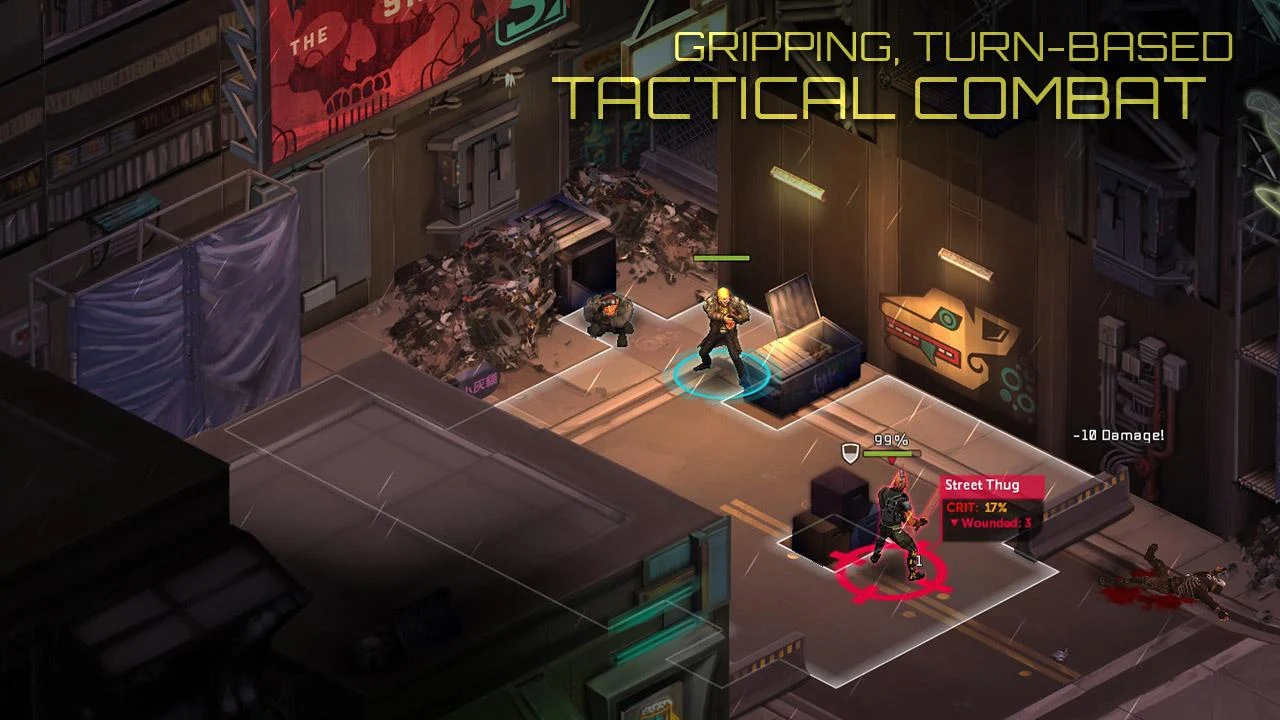Click the shield armor icon above the thug
The width and height of the screenshot is (1280, 720).
click(x=850, y=452)
